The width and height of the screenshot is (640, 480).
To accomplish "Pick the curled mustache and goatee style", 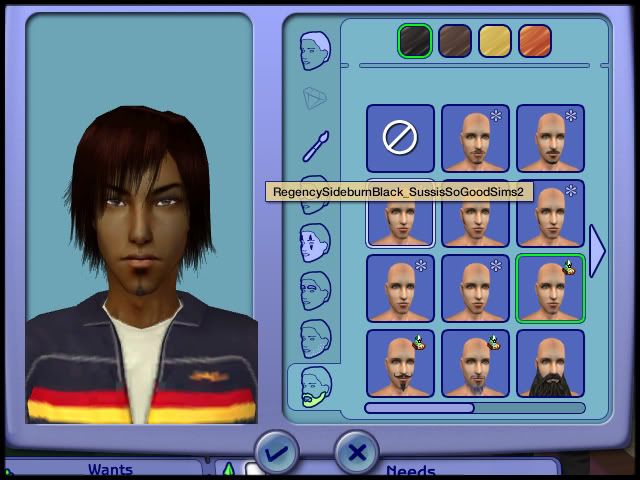I will tap(400, 363).
